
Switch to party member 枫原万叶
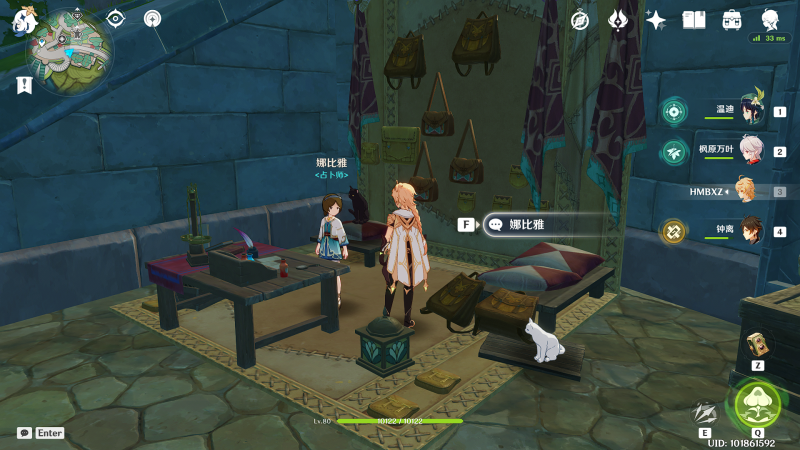749,151
